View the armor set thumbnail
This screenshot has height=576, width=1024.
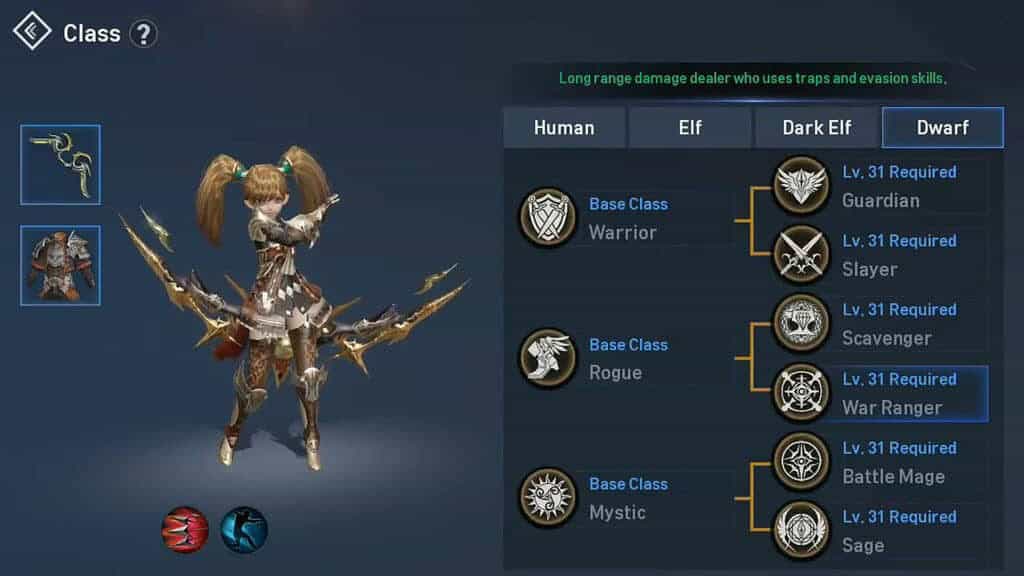click(60, 265)
